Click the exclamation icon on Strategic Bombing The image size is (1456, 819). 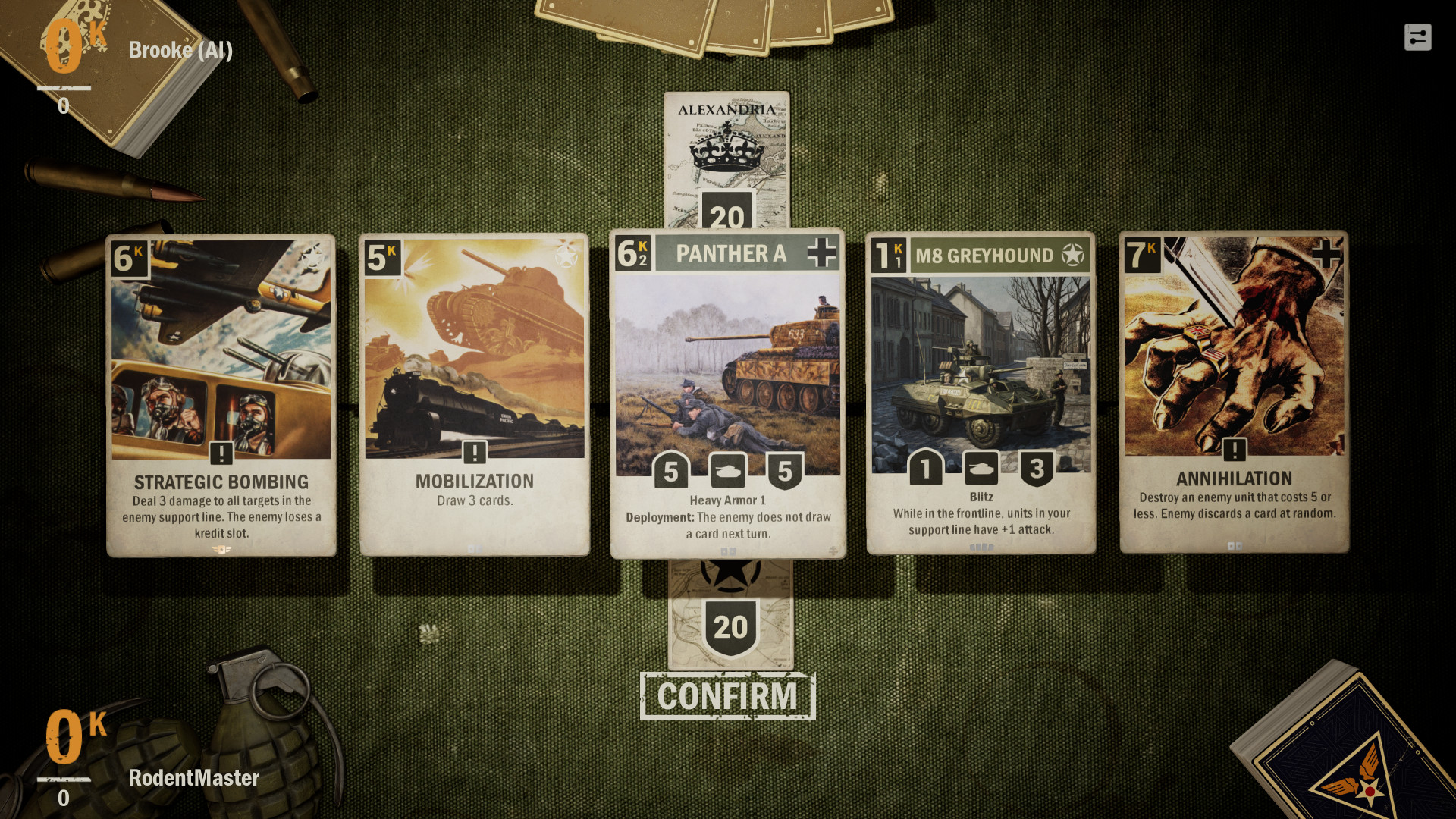(220, 453)
